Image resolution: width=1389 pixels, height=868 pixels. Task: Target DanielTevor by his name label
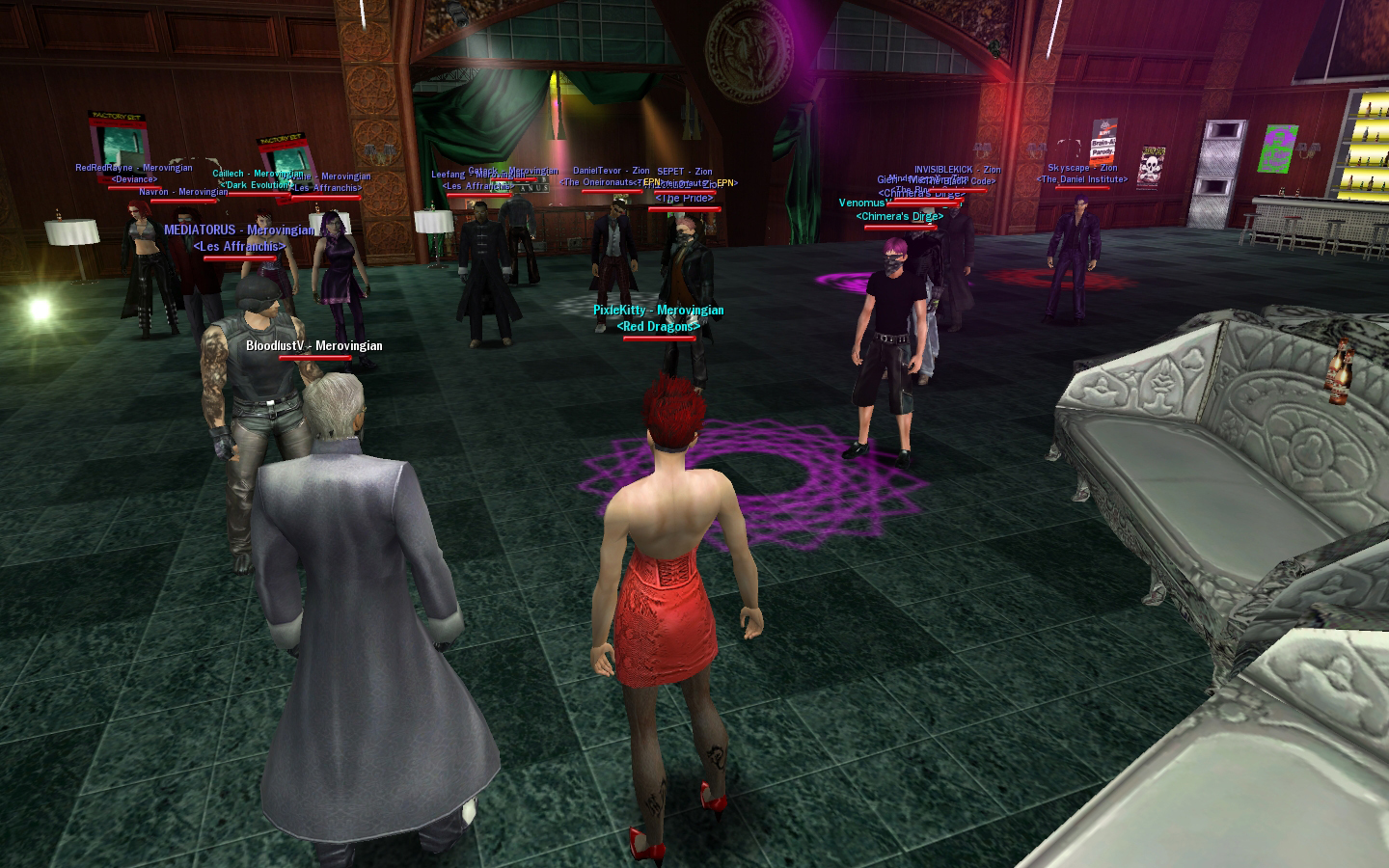[x=611, y=172]
